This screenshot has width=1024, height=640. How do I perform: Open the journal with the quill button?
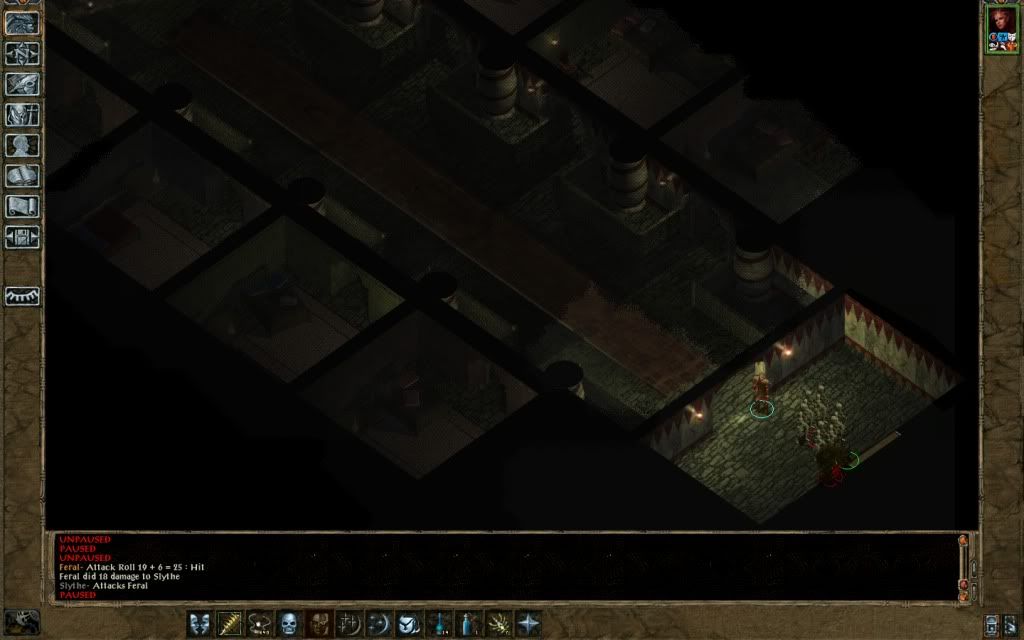pos(22,85)
